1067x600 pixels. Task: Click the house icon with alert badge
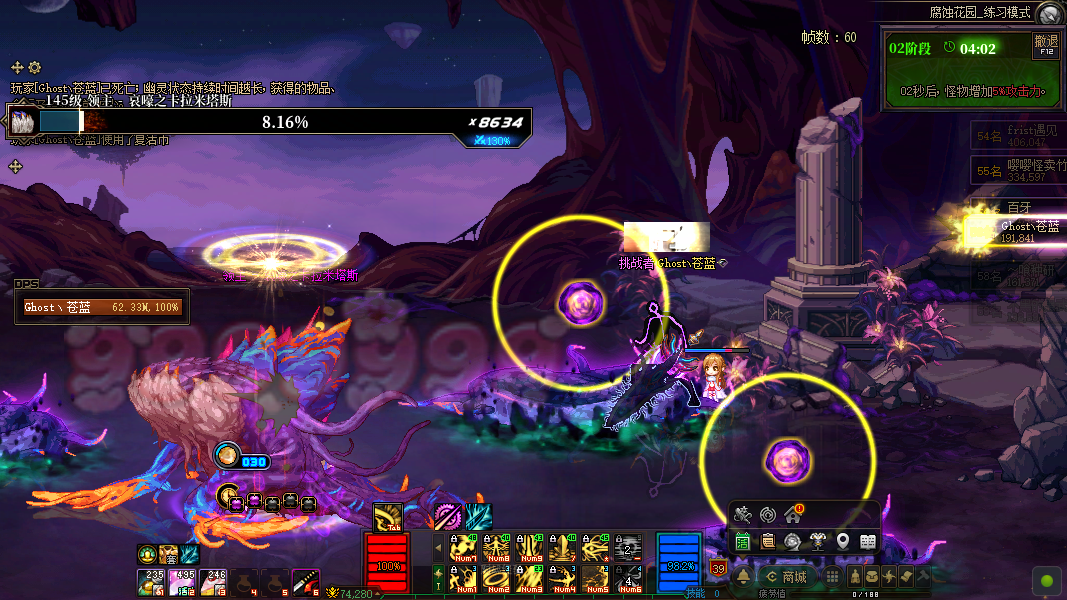coord(793,515)
